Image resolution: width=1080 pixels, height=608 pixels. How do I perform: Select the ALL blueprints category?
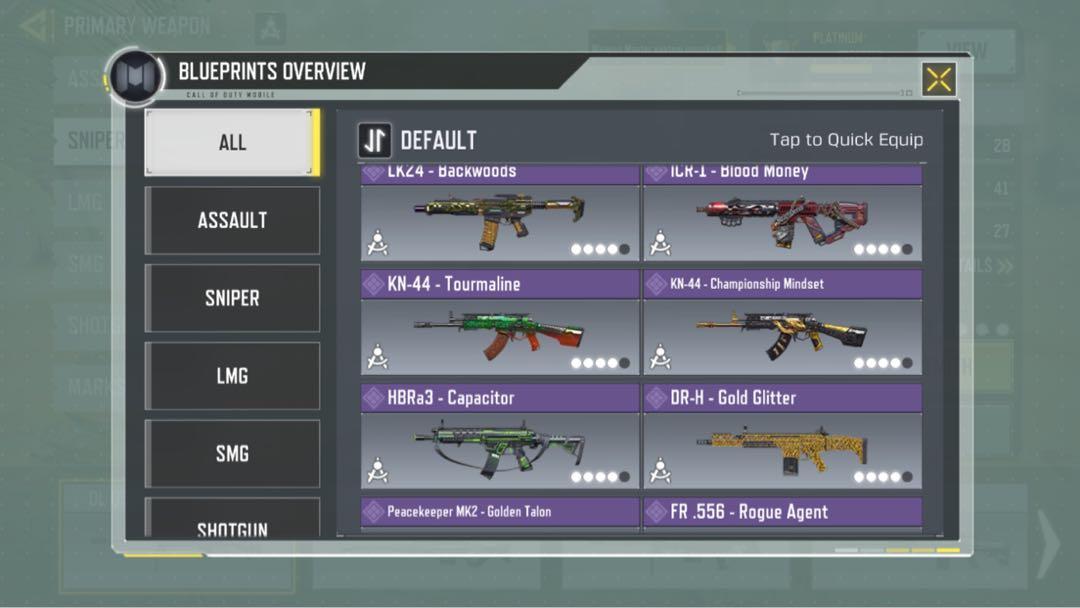[x=232, y=142]
